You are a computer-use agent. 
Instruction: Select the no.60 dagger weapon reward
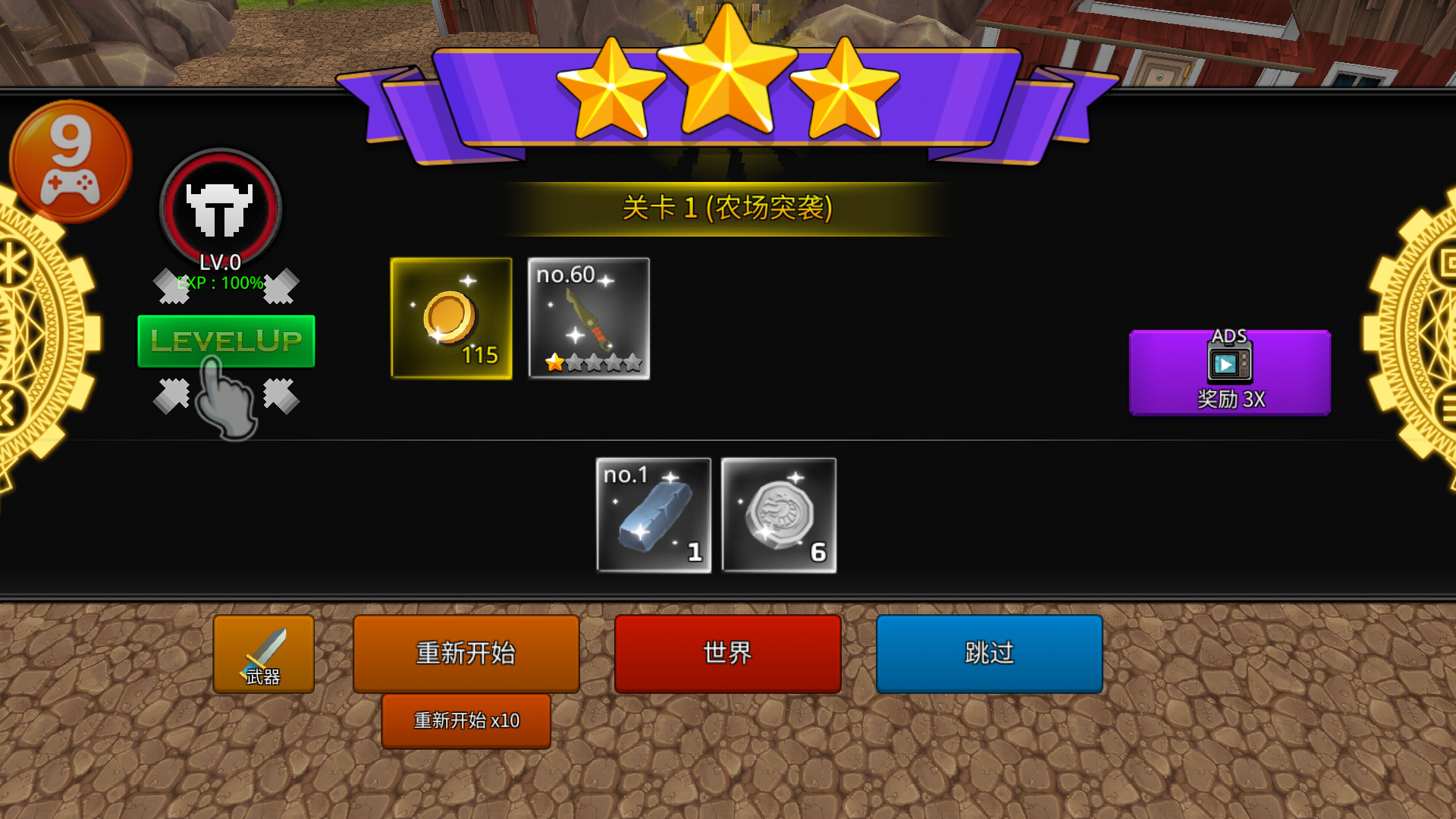(588, 318)
